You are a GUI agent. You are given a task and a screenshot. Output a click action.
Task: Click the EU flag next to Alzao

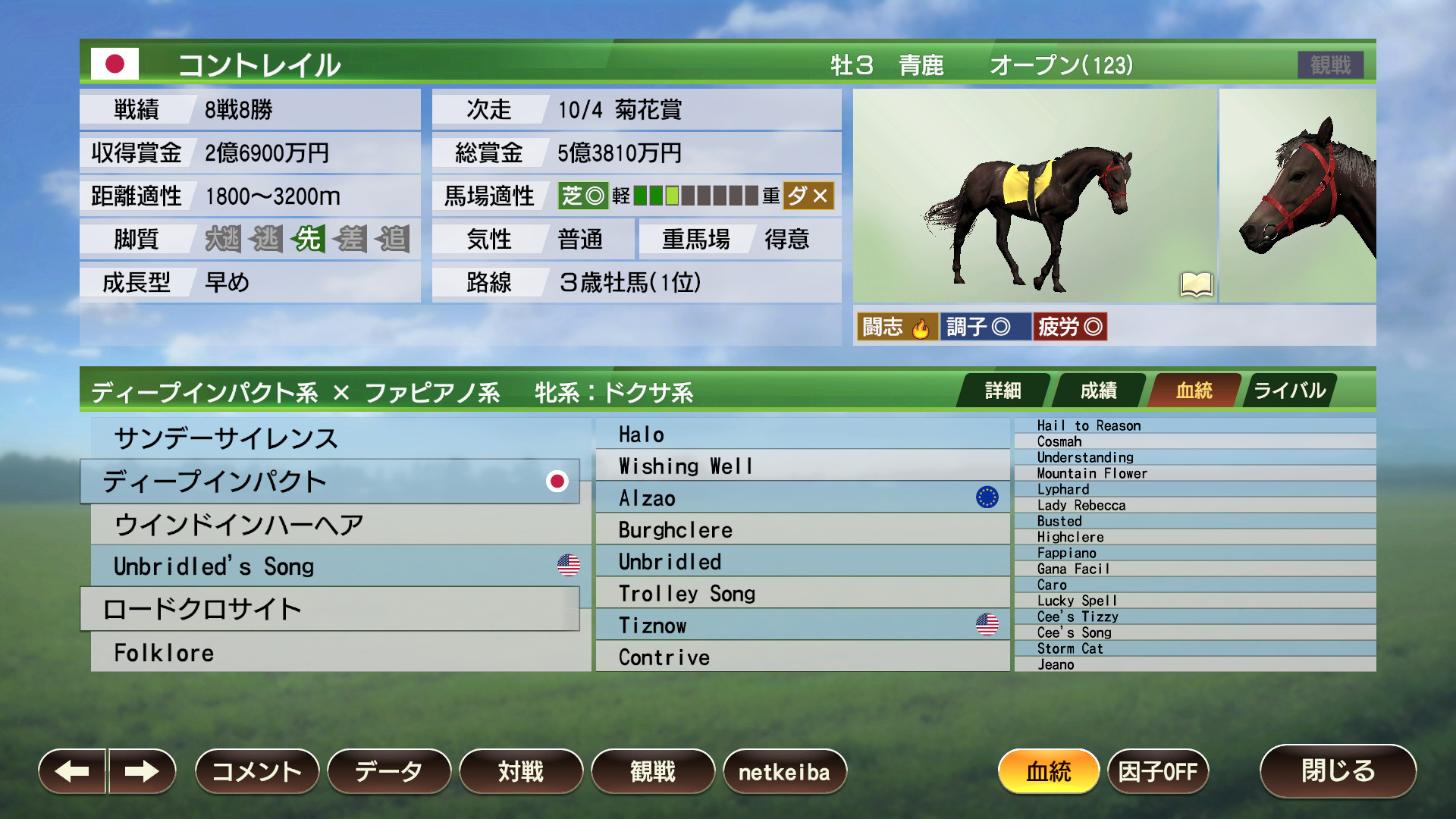point(987,497)
